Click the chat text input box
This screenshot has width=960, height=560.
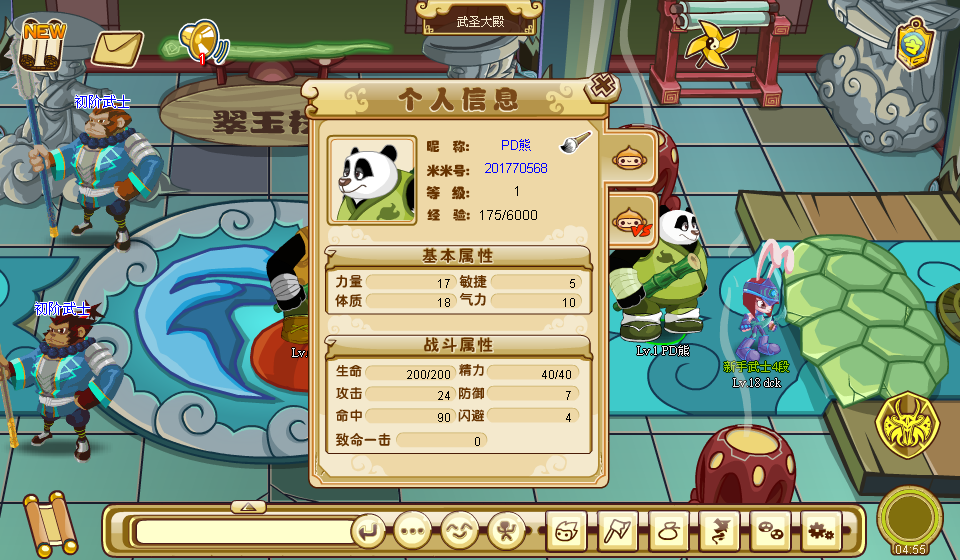[243, 531]
